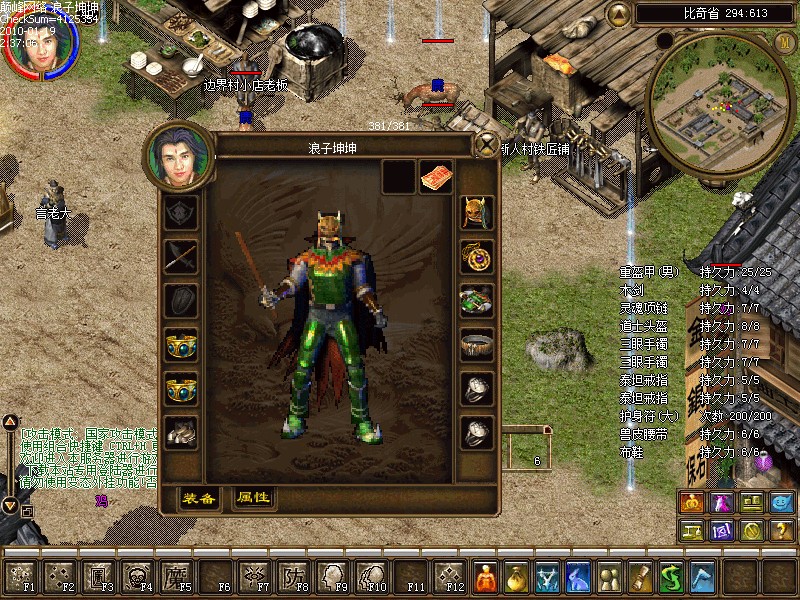Select the 装备 equipment tab
Image resolution: width=800 pixels, height=600 pixels.
[x=199, y=497]
